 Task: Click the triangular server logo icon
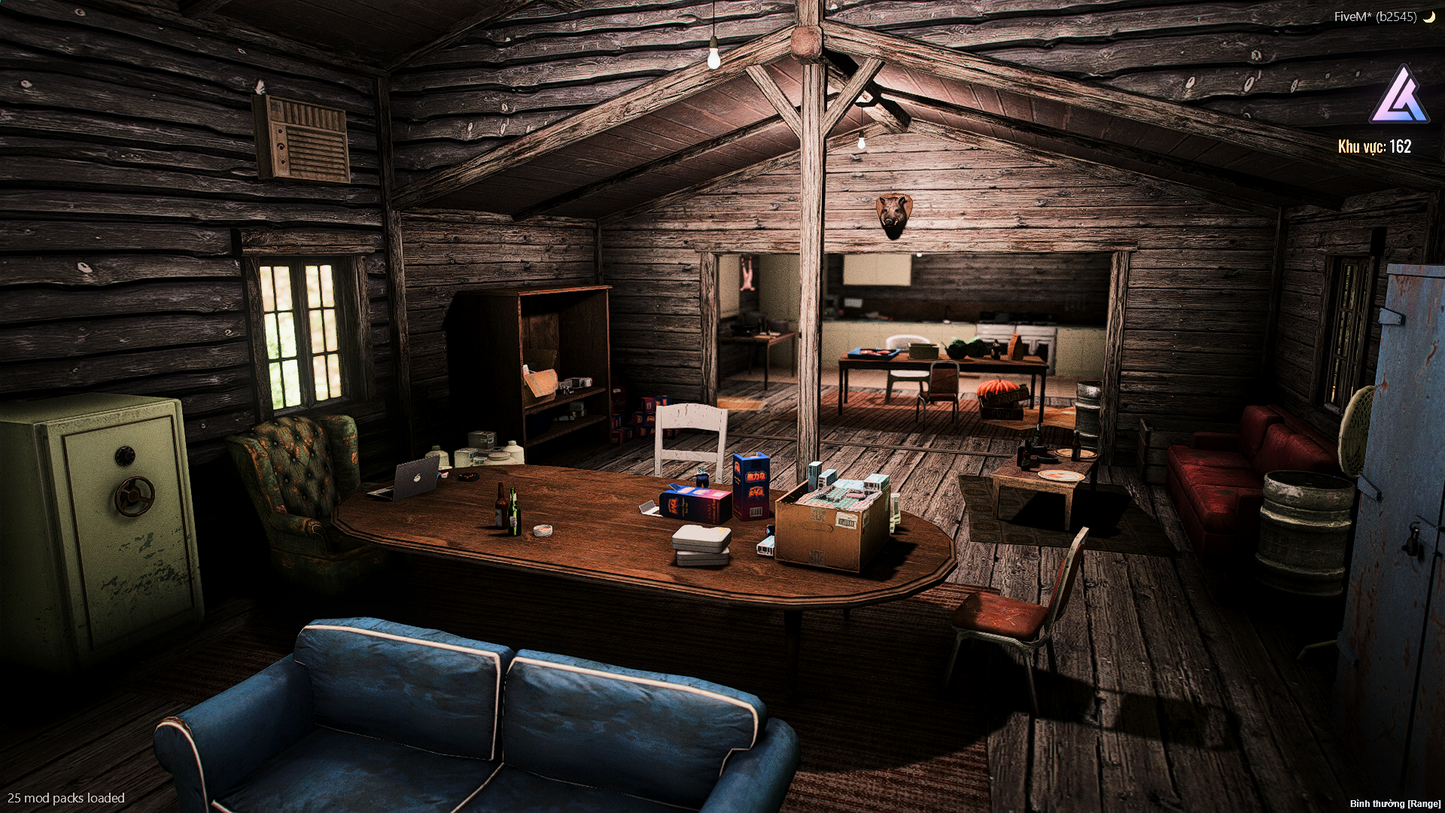(1398, 96)
